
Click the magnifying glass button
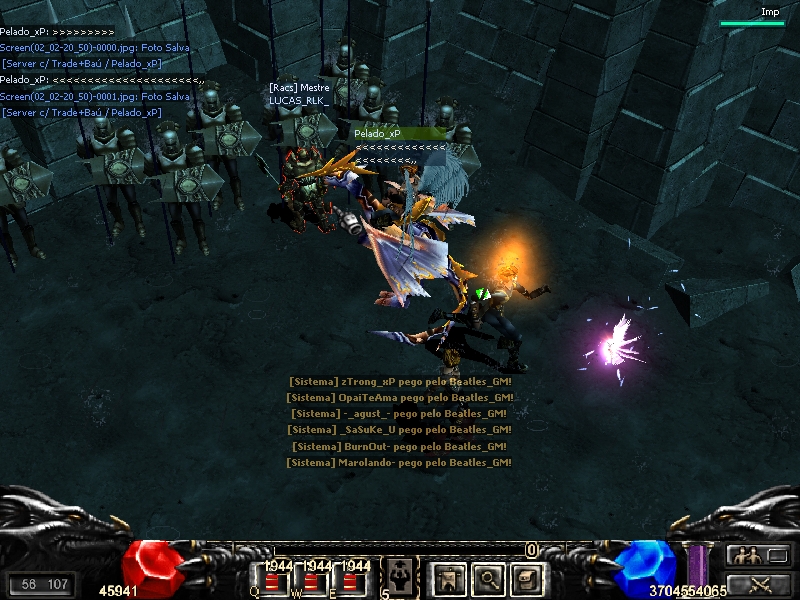click(487, 578)
